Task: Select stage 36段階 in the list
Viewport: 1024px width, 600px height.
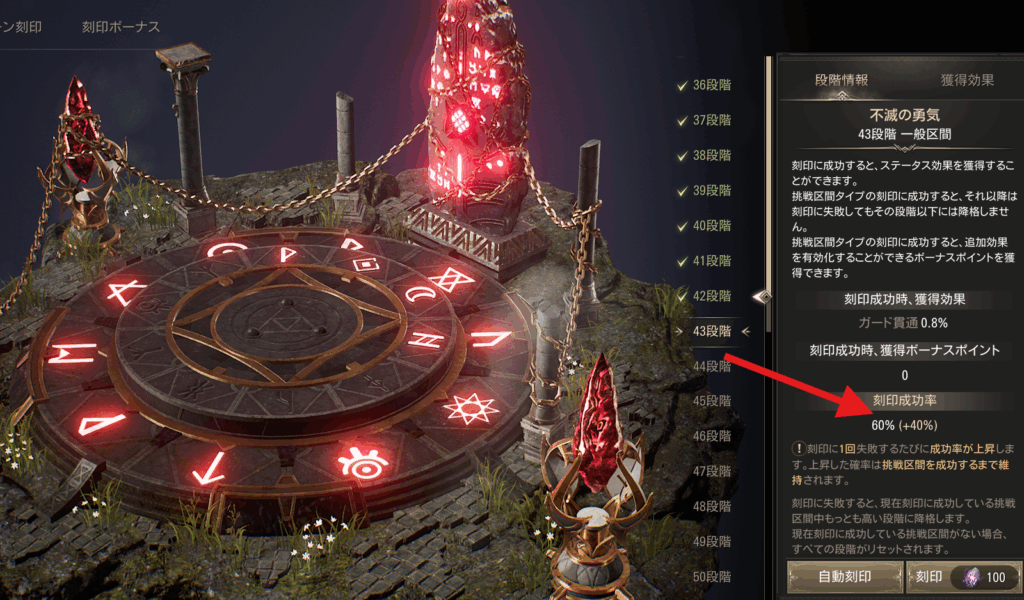Action: (711, 85)
